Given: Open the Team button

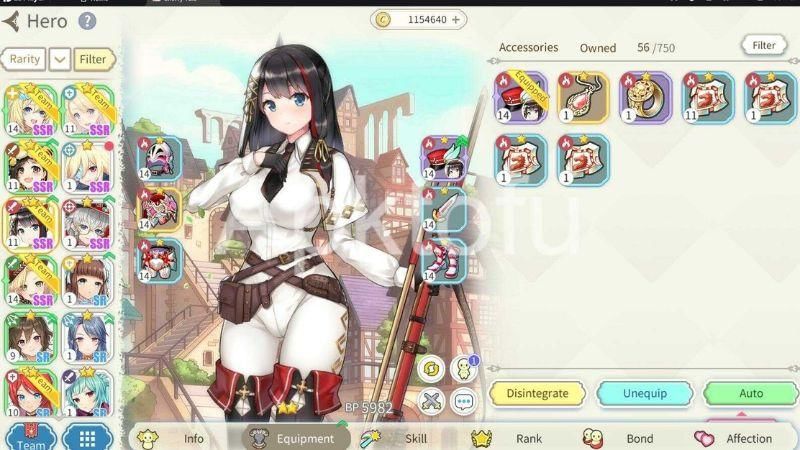Looking at the screenshot, I should coord(30,438).
